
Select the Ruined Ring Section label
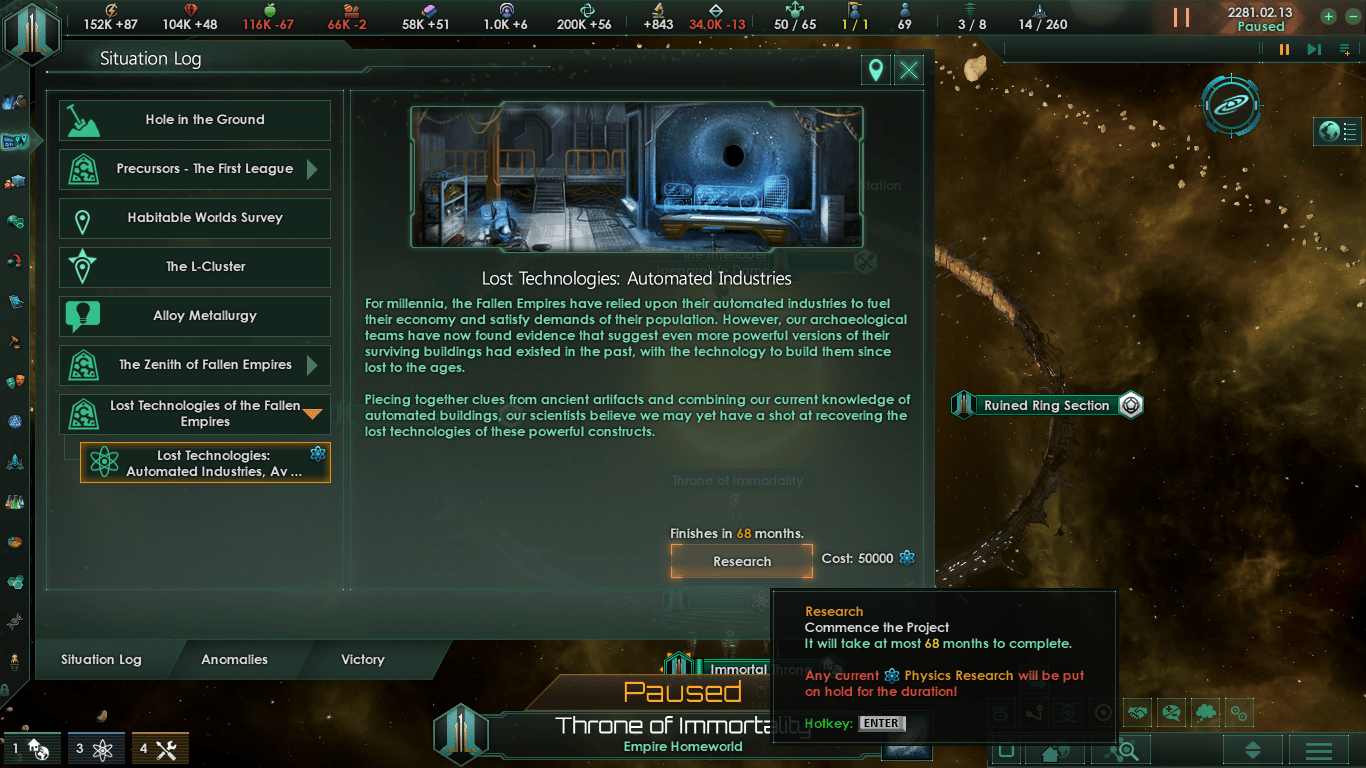tap(1046, 405)
